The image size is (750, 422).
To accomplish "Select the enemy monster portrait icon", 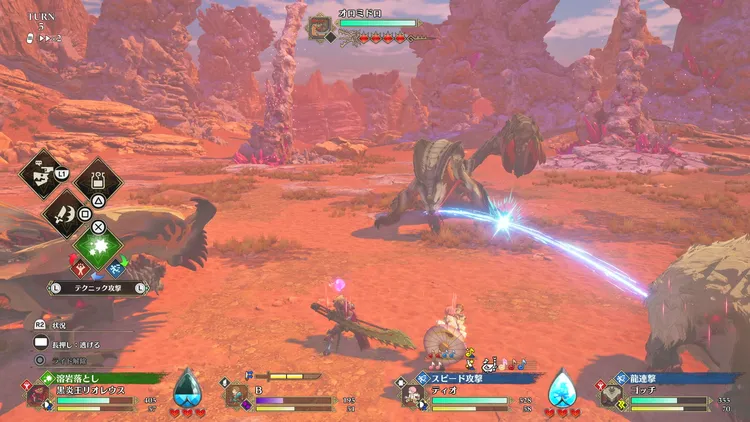I will [320, 26].
